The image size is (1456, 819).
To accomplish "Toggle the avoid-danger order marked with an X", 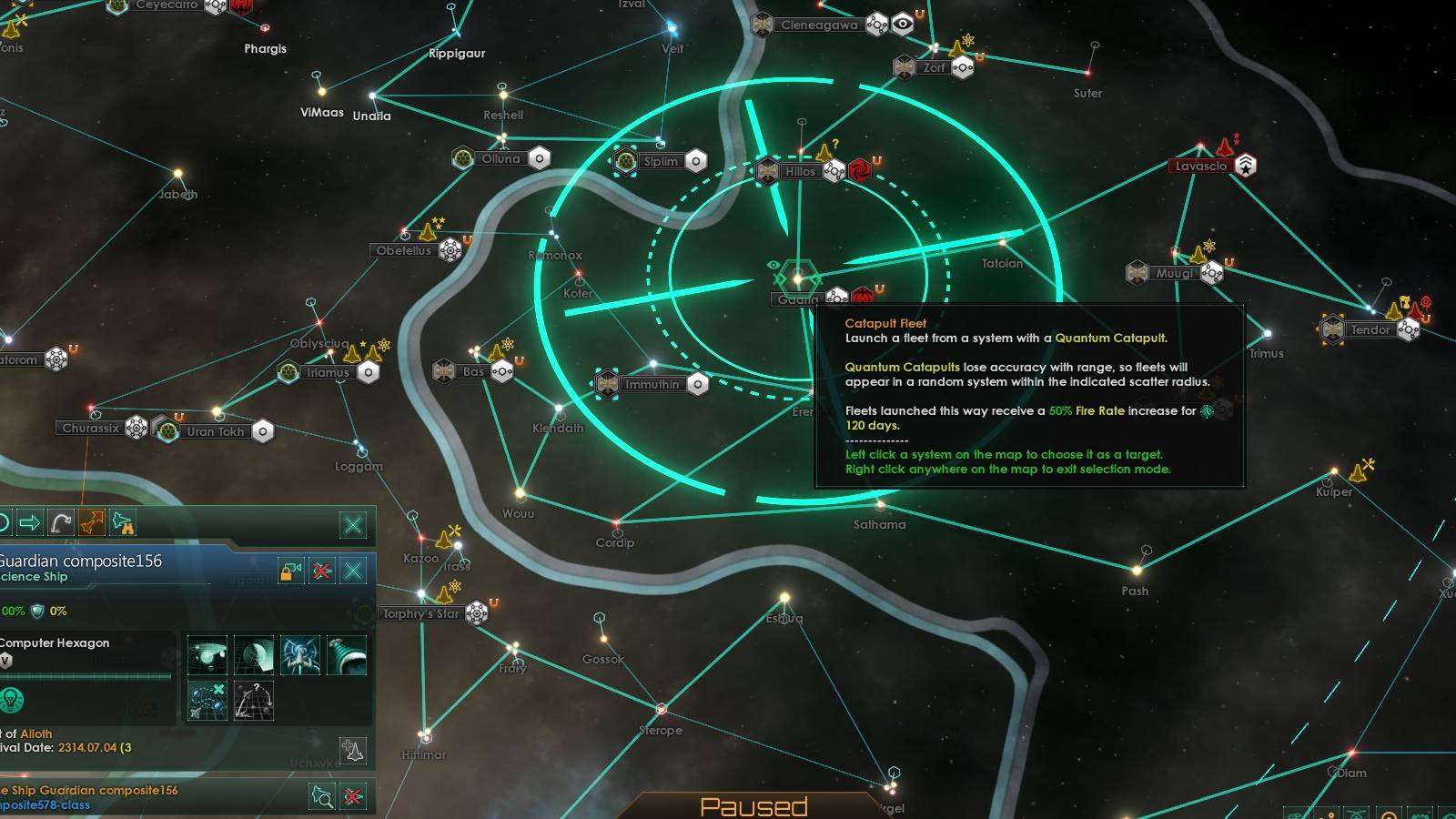I will tap(207, 700).
